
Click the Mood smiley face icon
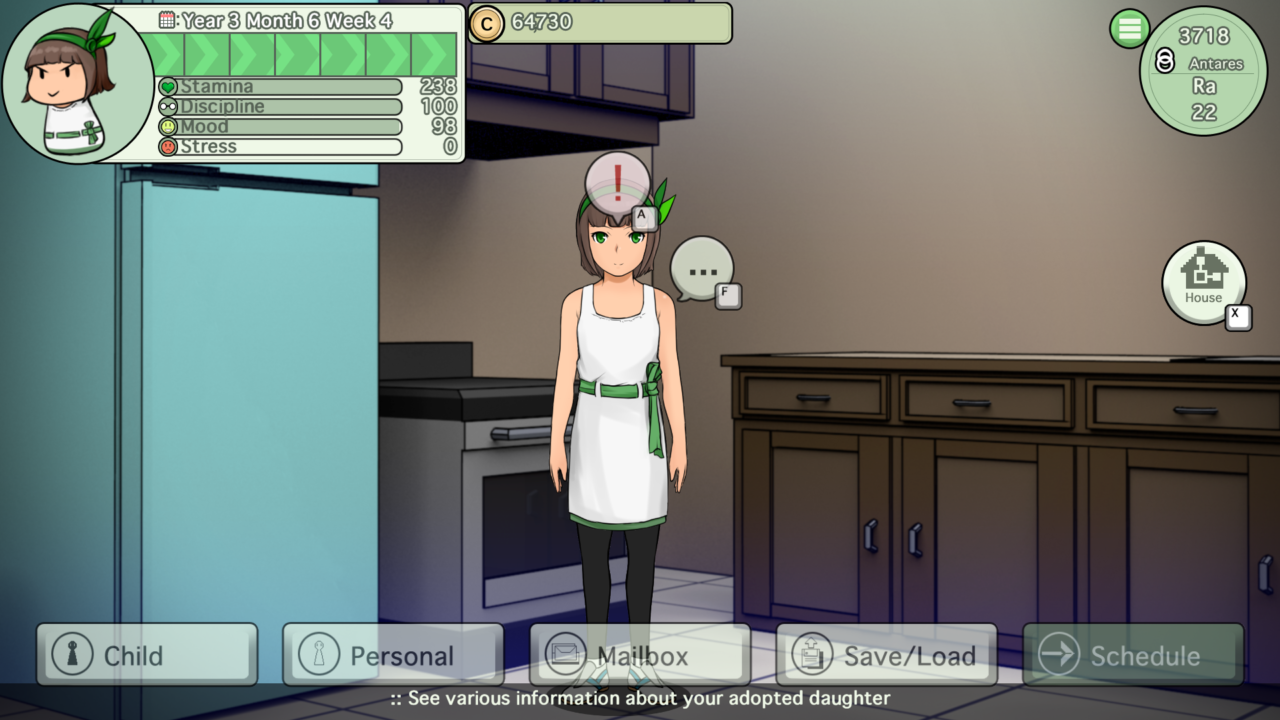(168, 126)
